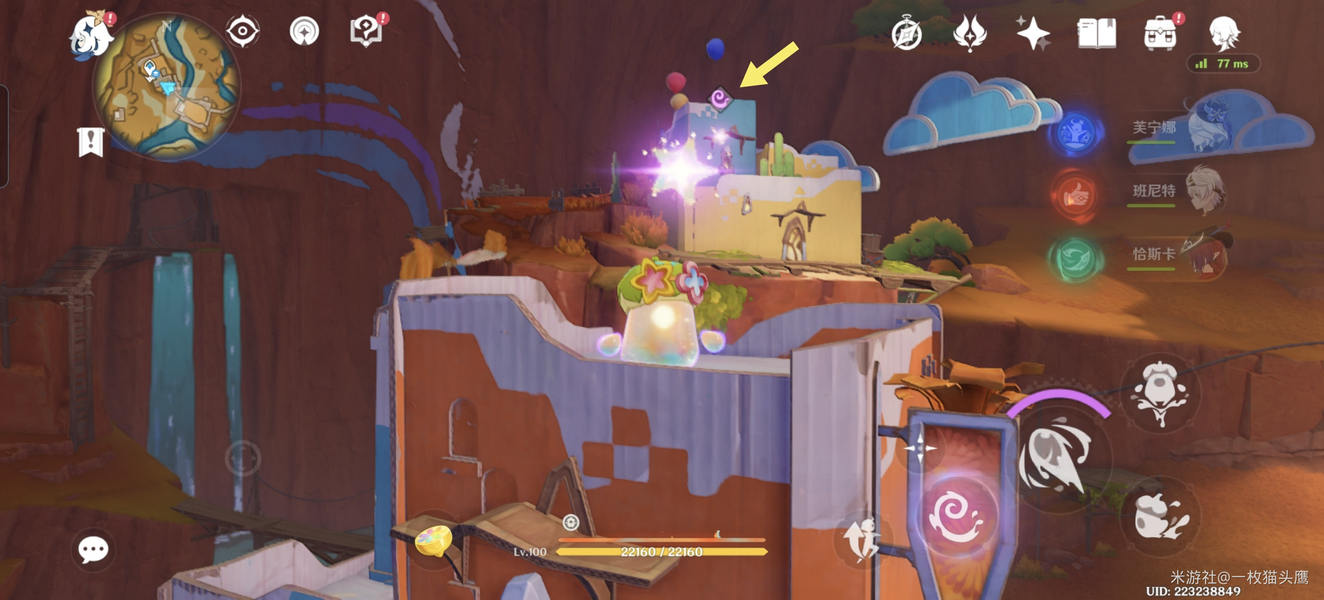The image size is (1324, 600).
Task: Open the four-point star wish icon
Action: [1033, 34]
